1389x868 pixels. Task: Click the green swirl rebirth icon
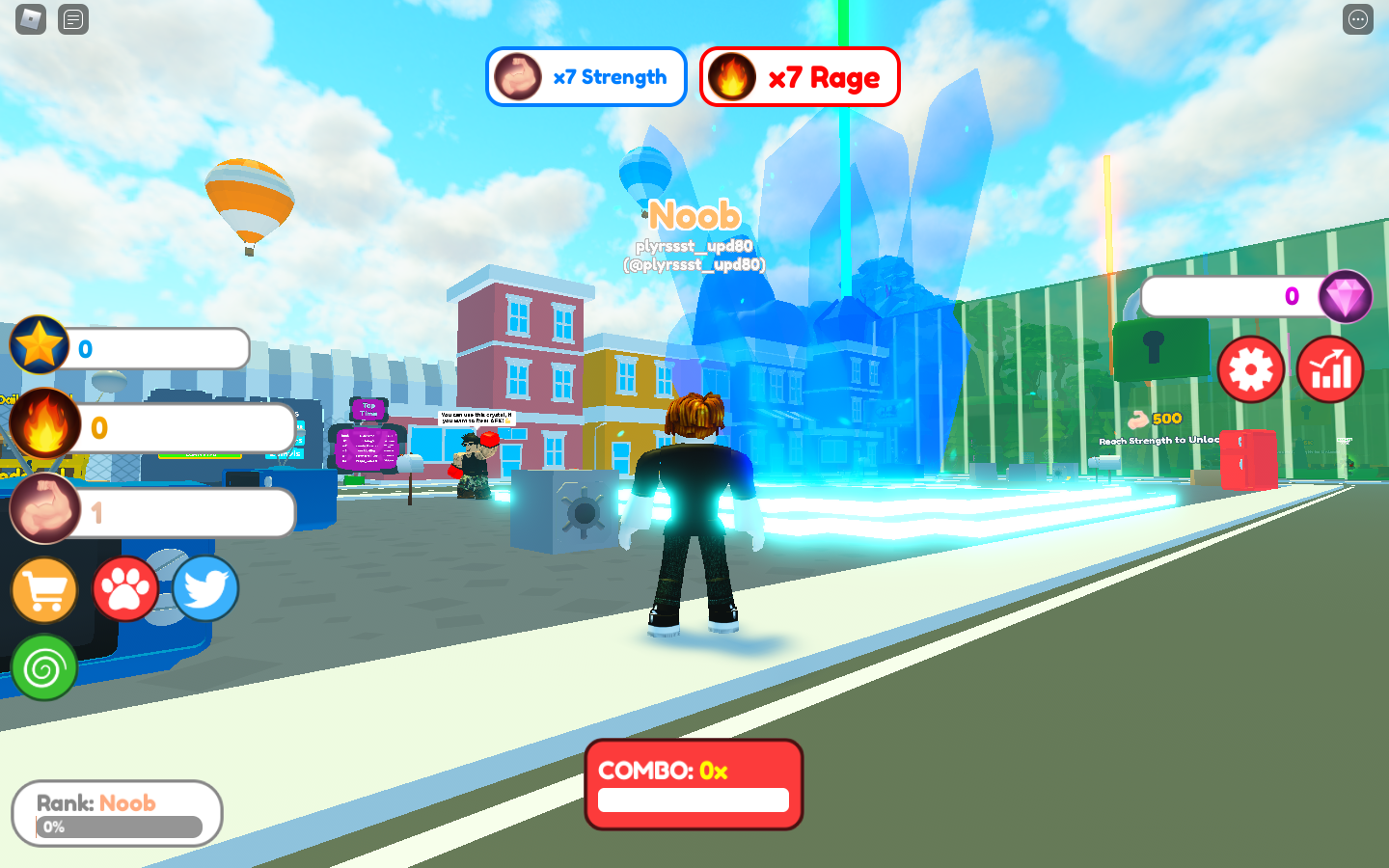click(x=43, y=665)
